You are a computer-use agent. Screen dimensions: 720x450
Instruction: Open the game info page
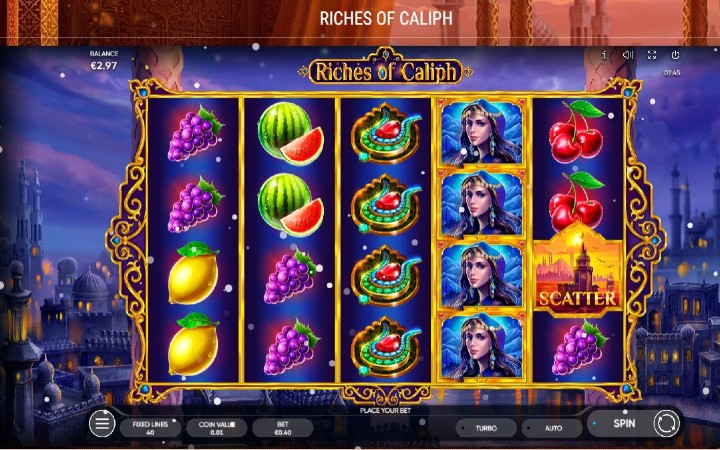point(604,55)
